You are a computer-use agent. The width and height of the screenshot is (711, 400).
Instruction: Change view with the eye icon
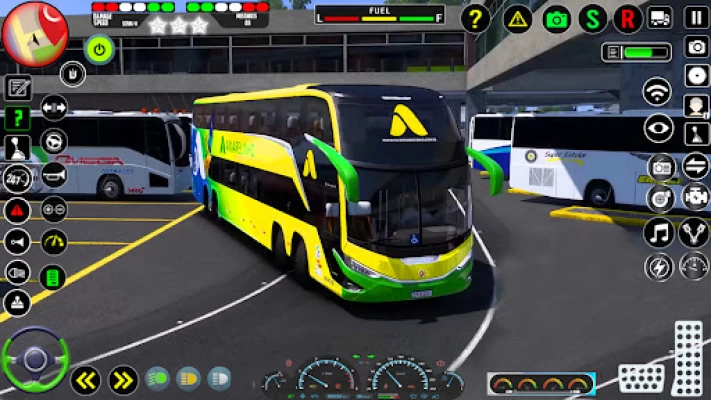pyautogui.click(x=658, y=127)
